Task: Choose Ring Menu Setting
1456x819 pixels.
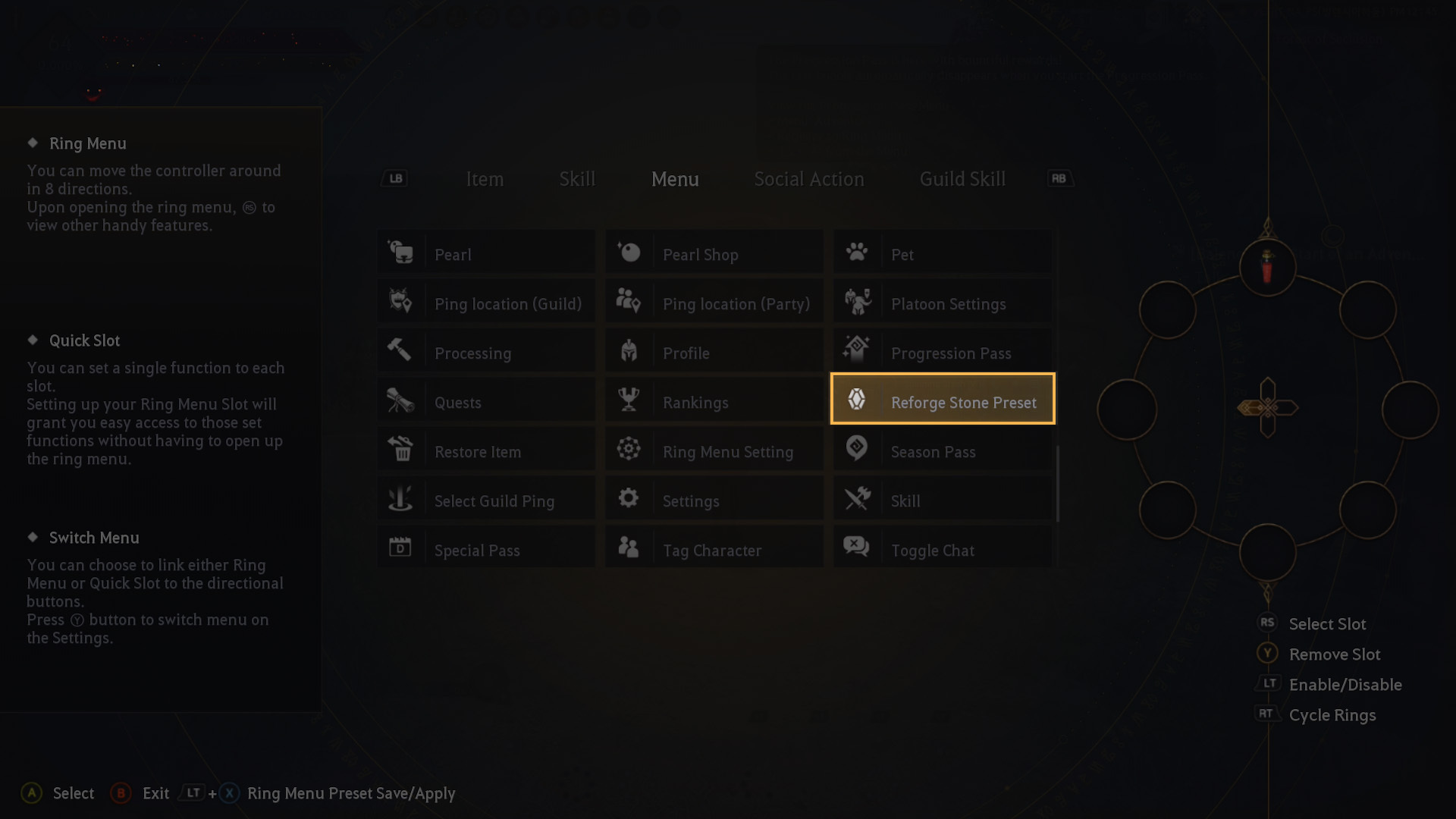Action: pyautogui.click(x=714, y=451)
